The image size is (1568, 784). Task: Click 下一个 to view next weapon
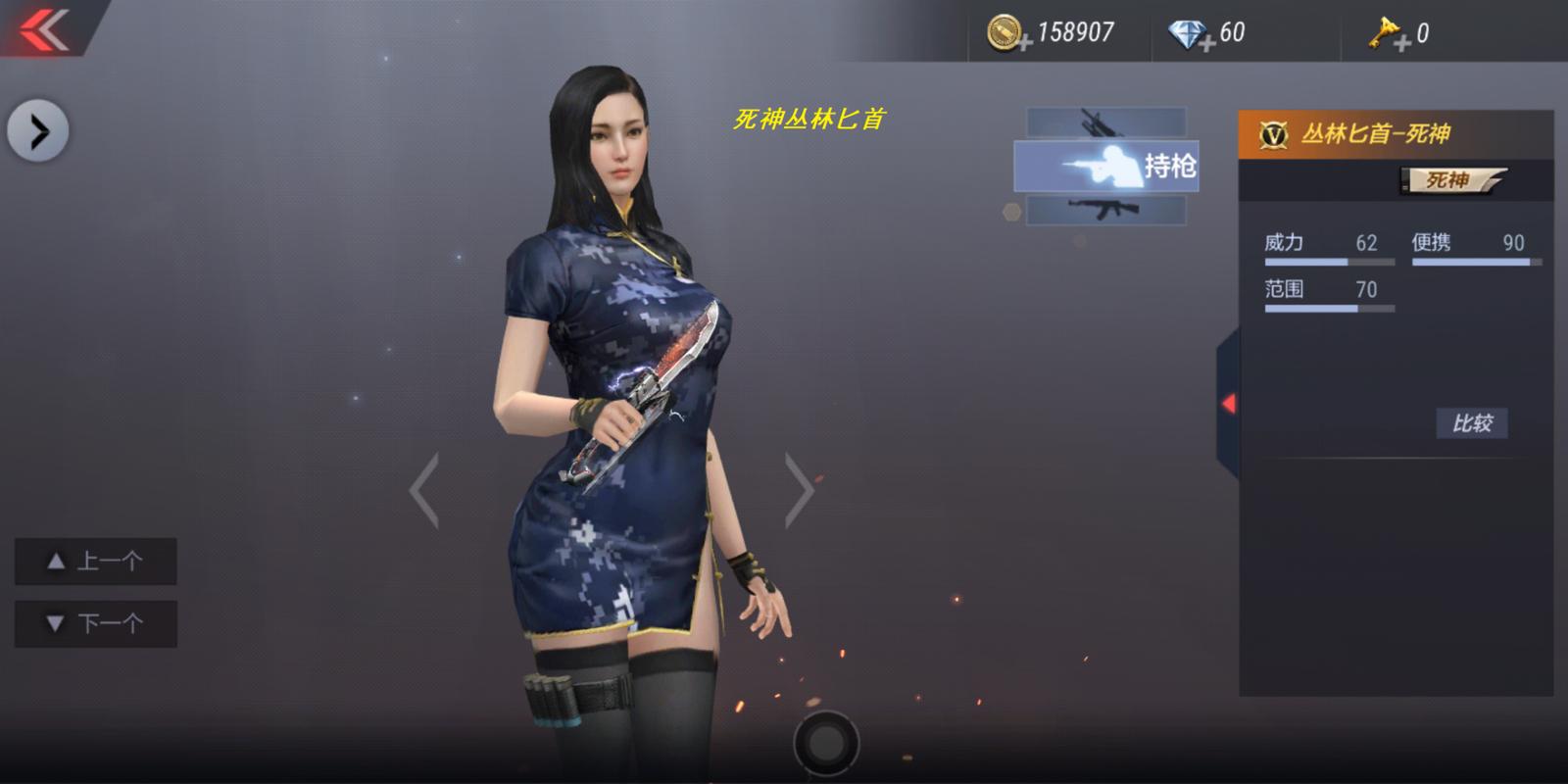(94, 622)
